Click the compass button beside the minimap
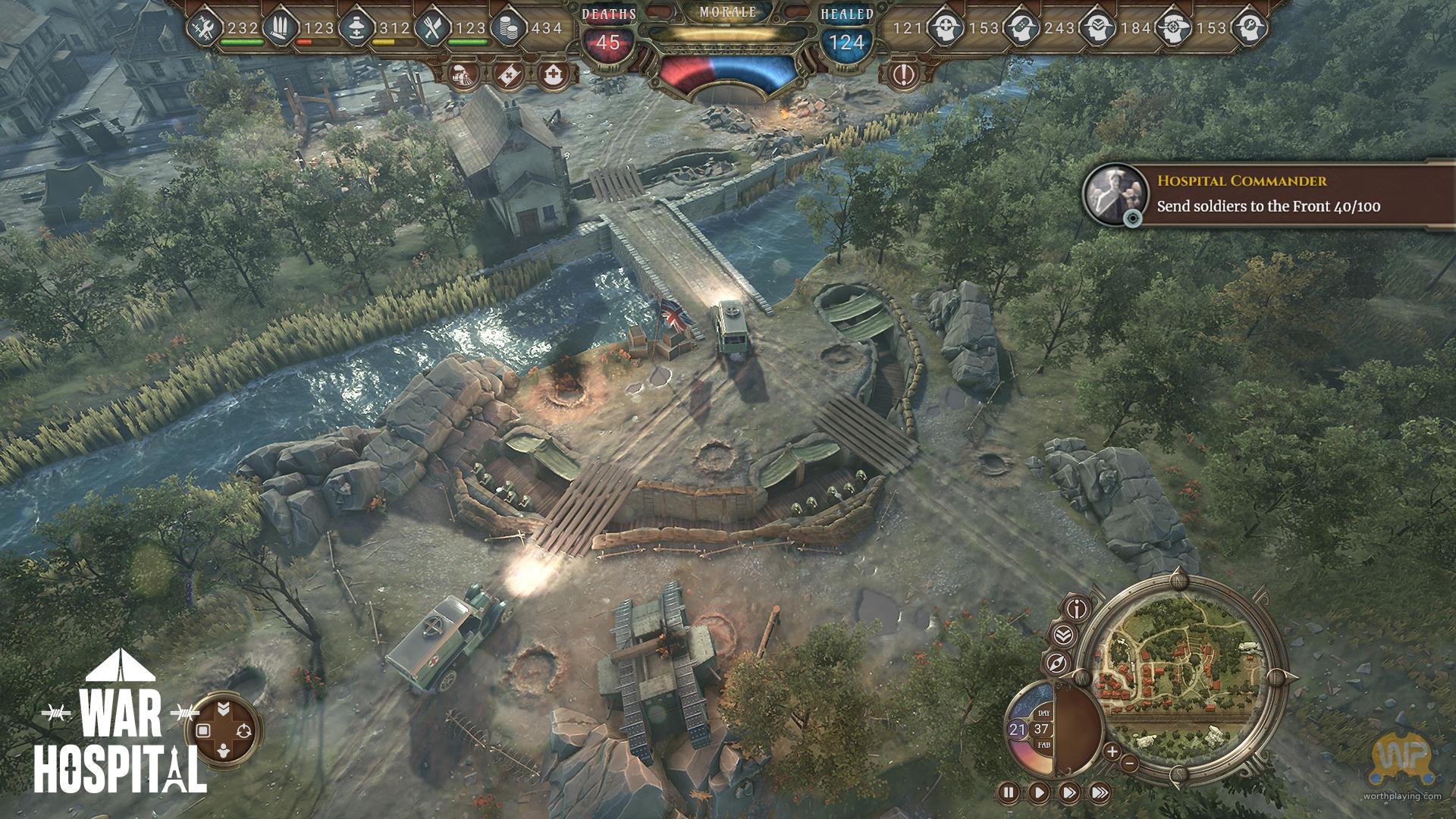 tap(1057, 664)
